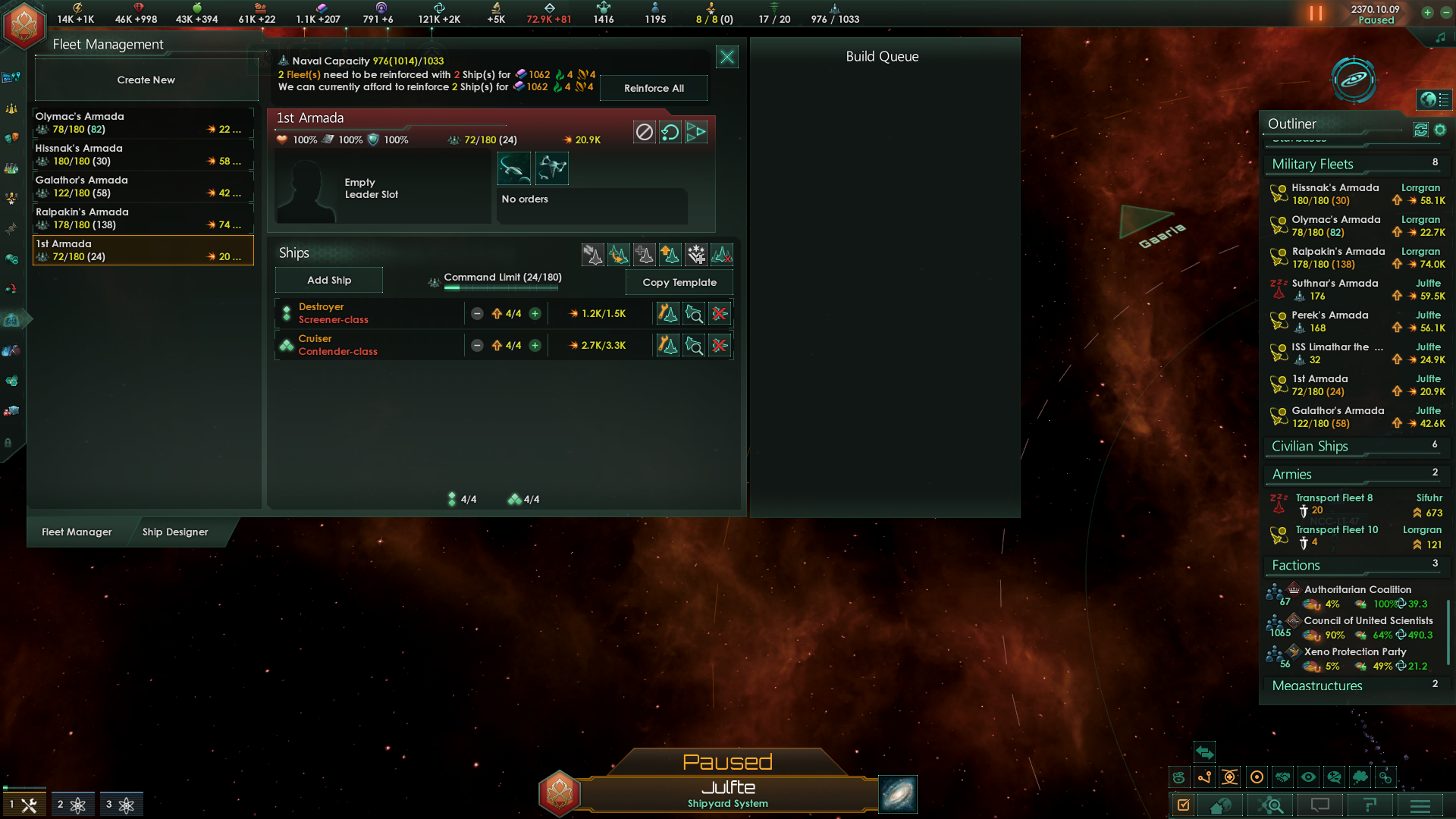Click the wrench retrofit icon for the Screener-class Destroyer

coord(667,312)
